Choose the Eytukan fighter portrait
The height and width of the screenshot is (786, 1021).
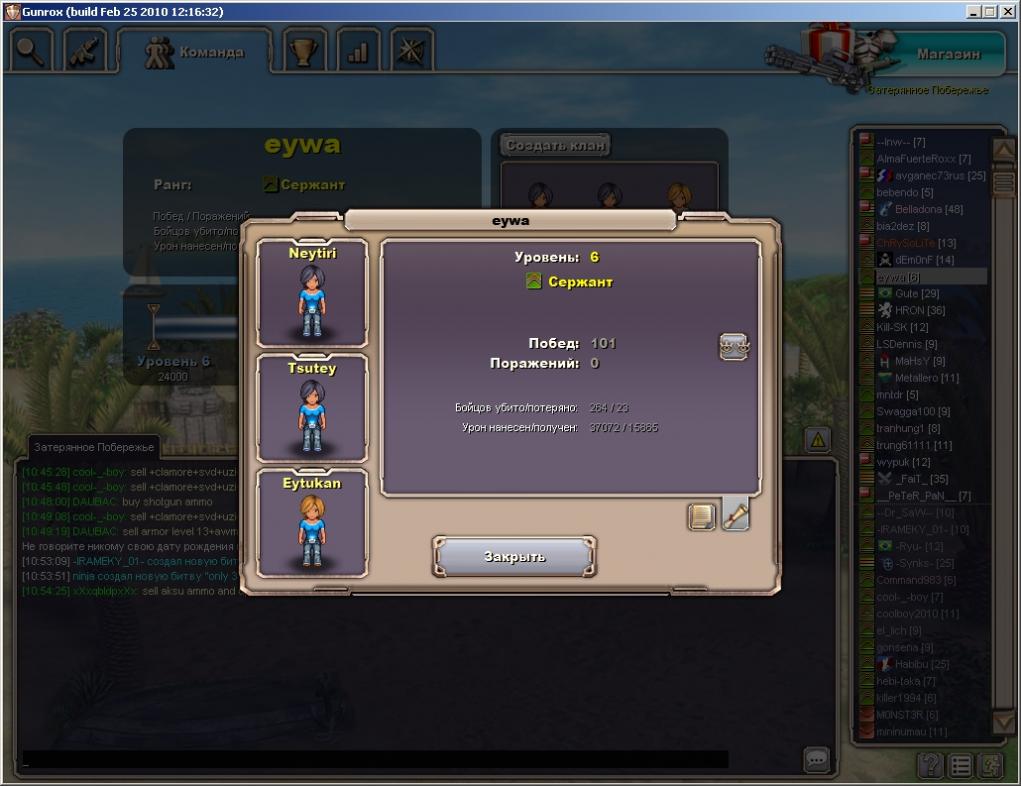click(312, 523)
